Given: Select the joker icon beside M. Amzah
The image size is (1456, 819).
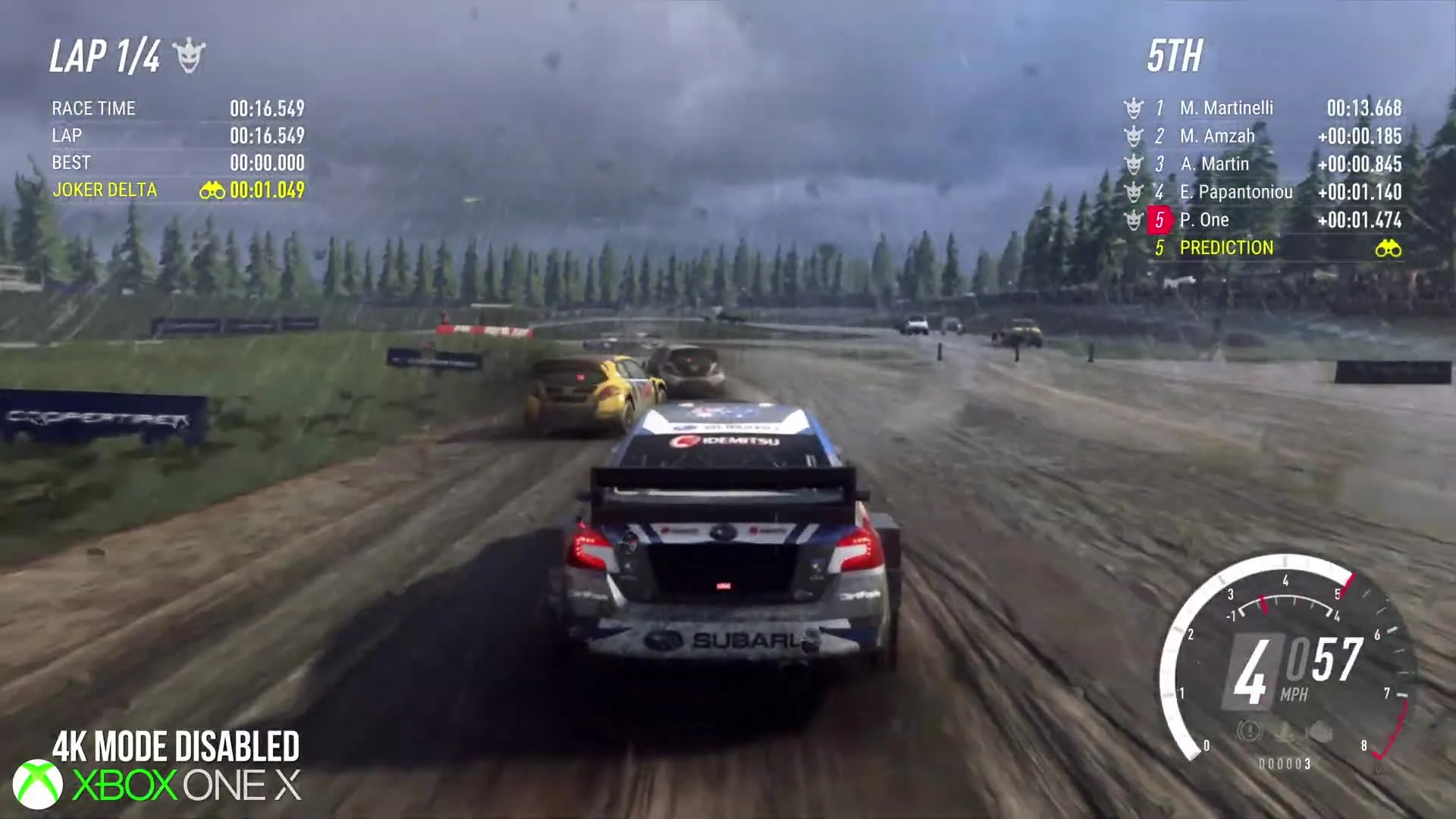Looking at the screenshot, I should coord(1133,136).
